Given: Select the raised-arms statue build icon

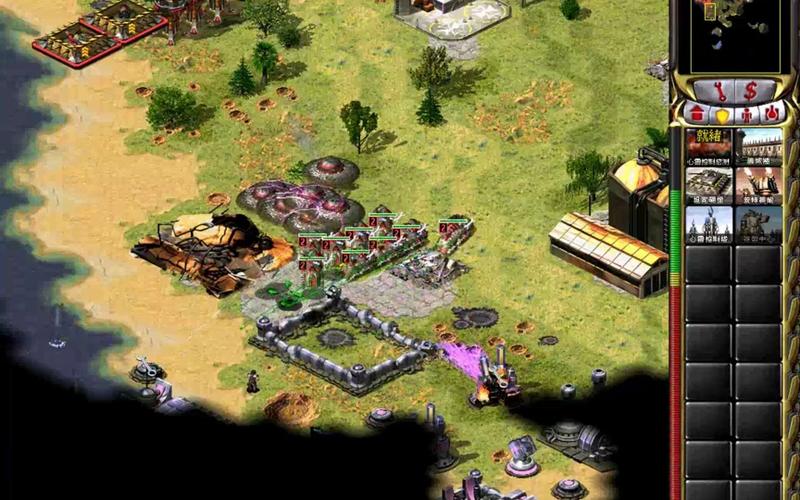Looking at the screenshot, I should click(759, 185).
